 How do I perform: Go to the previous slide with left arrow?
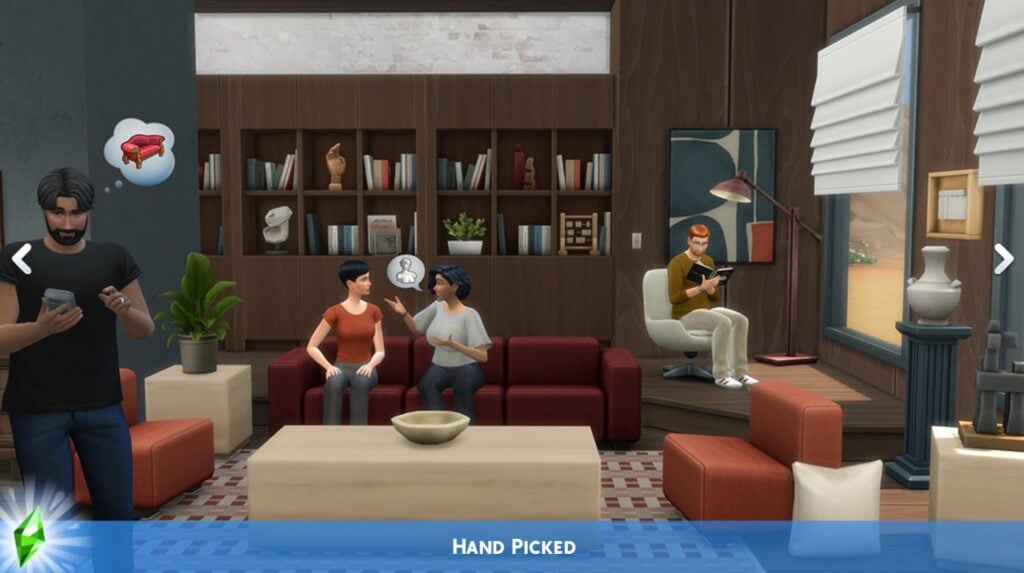[21, 258]
